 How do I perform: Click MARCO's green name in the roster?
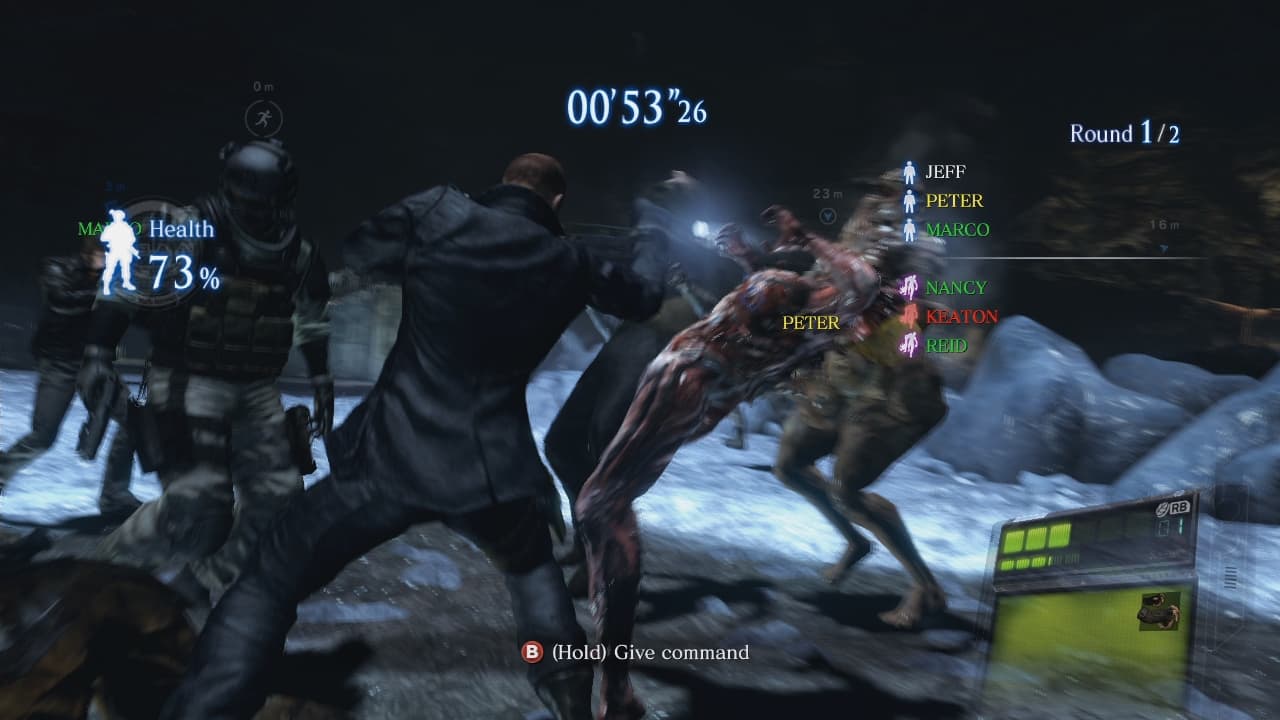click(958, 229)
